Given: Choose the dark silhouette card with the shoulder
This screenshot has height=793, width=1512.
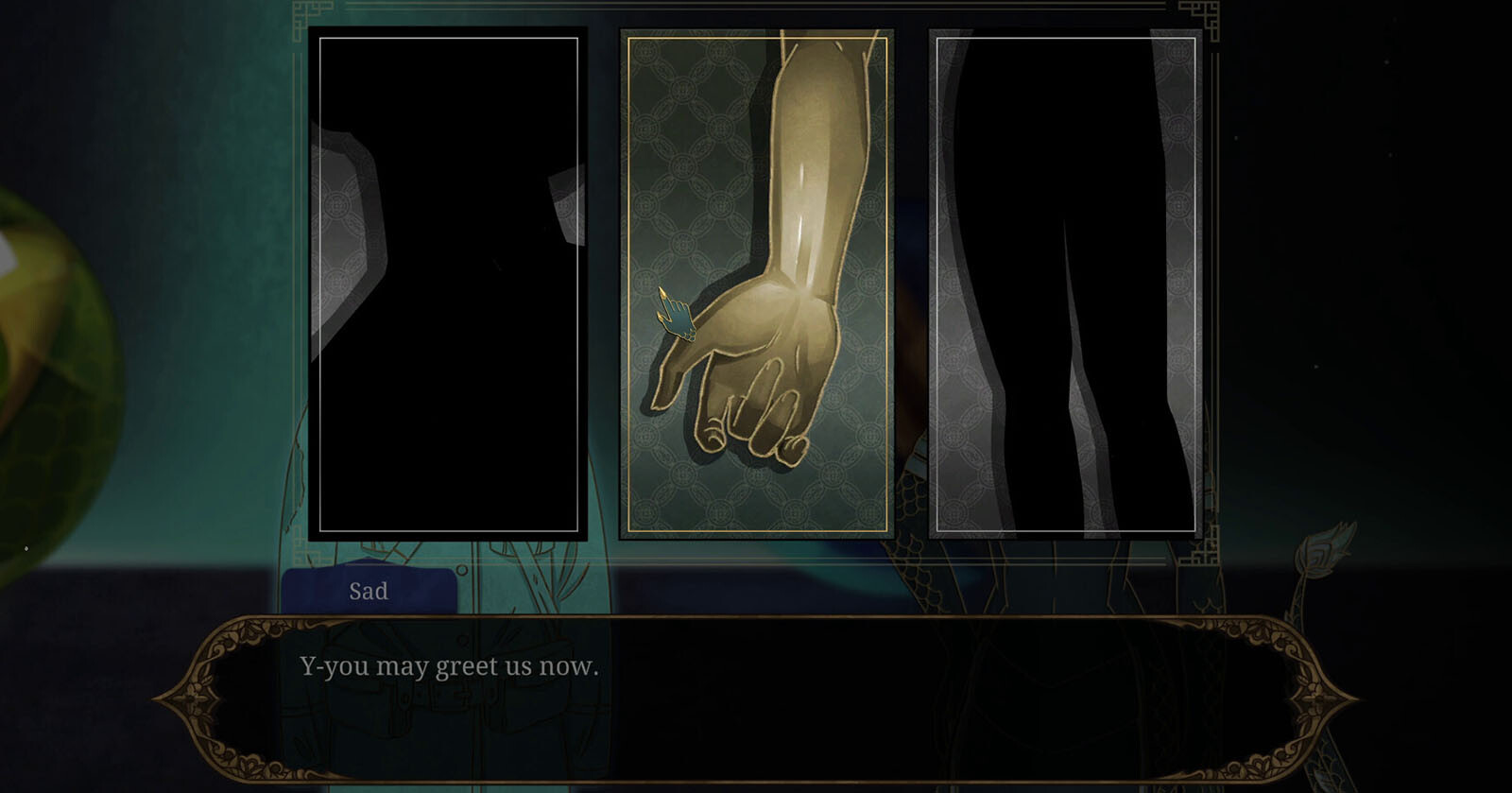Looking at the screenshot, I should click(448, 284).
